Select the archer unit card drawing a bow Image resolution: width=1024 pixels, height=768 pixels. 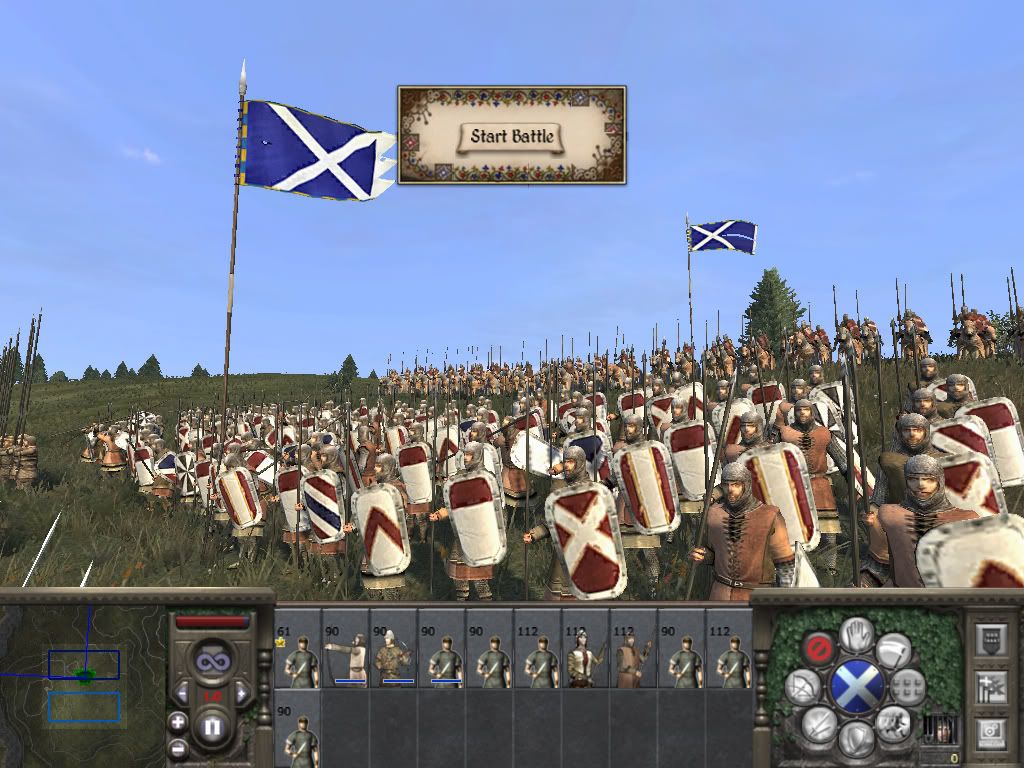[345, 649]
